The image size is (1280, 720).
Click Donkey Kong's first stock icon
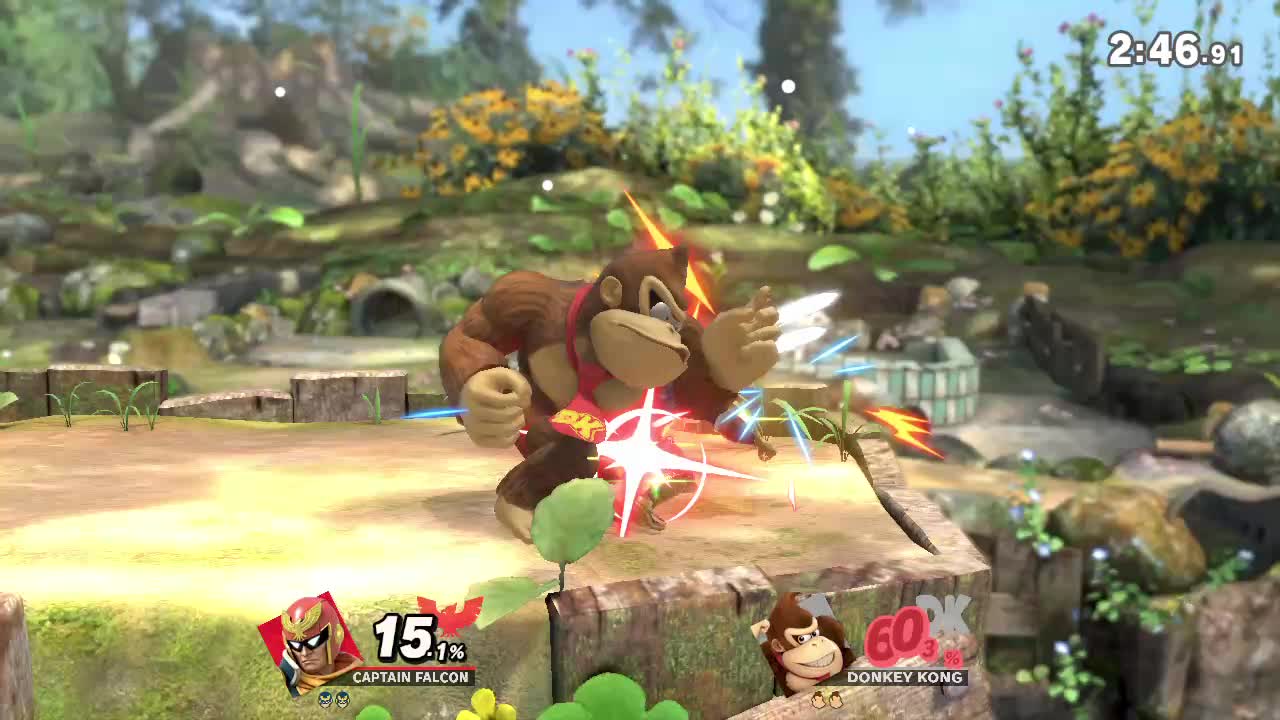click(819, 700)
